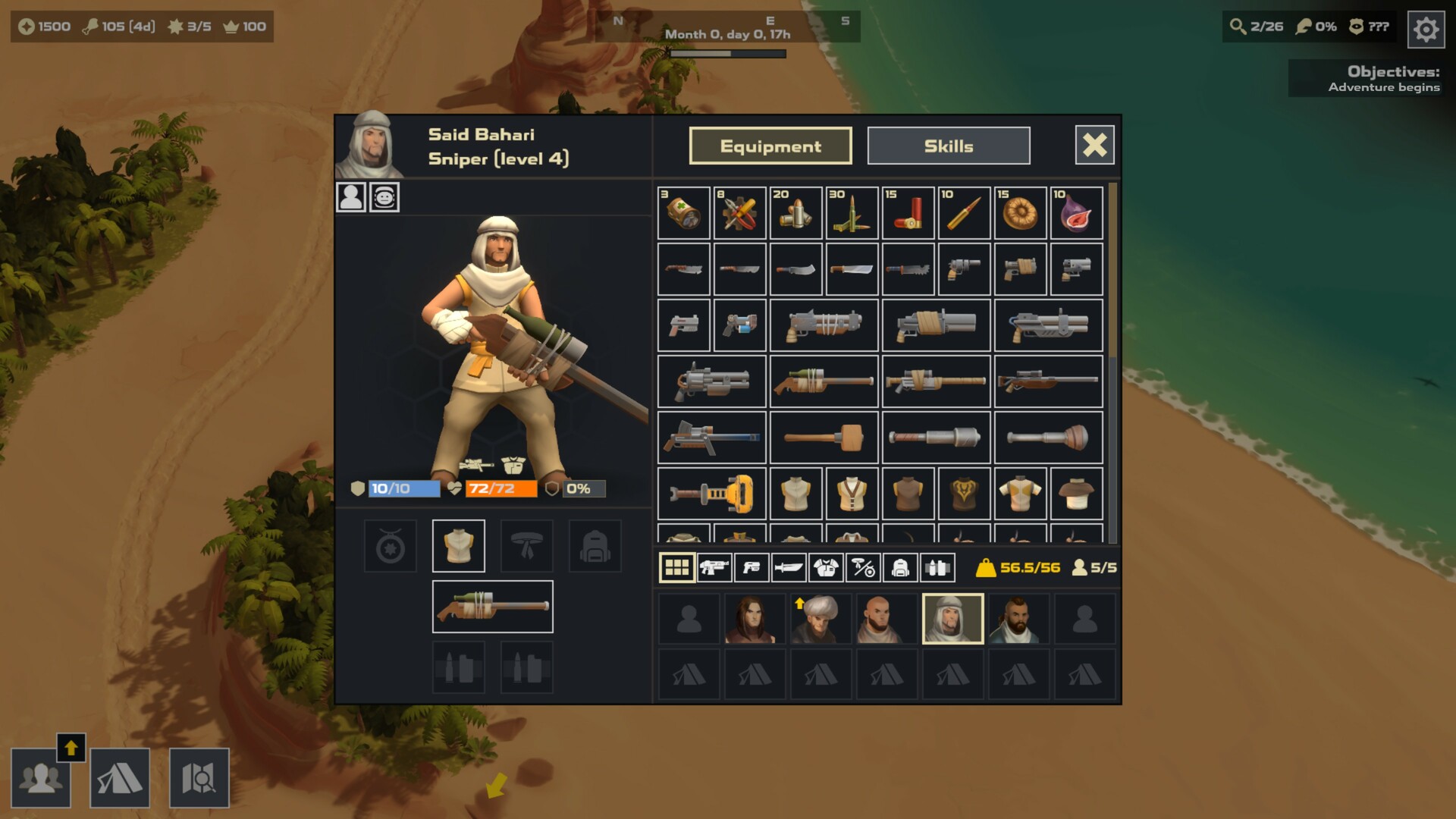Select the bearded mohawk companion portrait
This screenshot has height=819, width=1456.
[1019, 618]
